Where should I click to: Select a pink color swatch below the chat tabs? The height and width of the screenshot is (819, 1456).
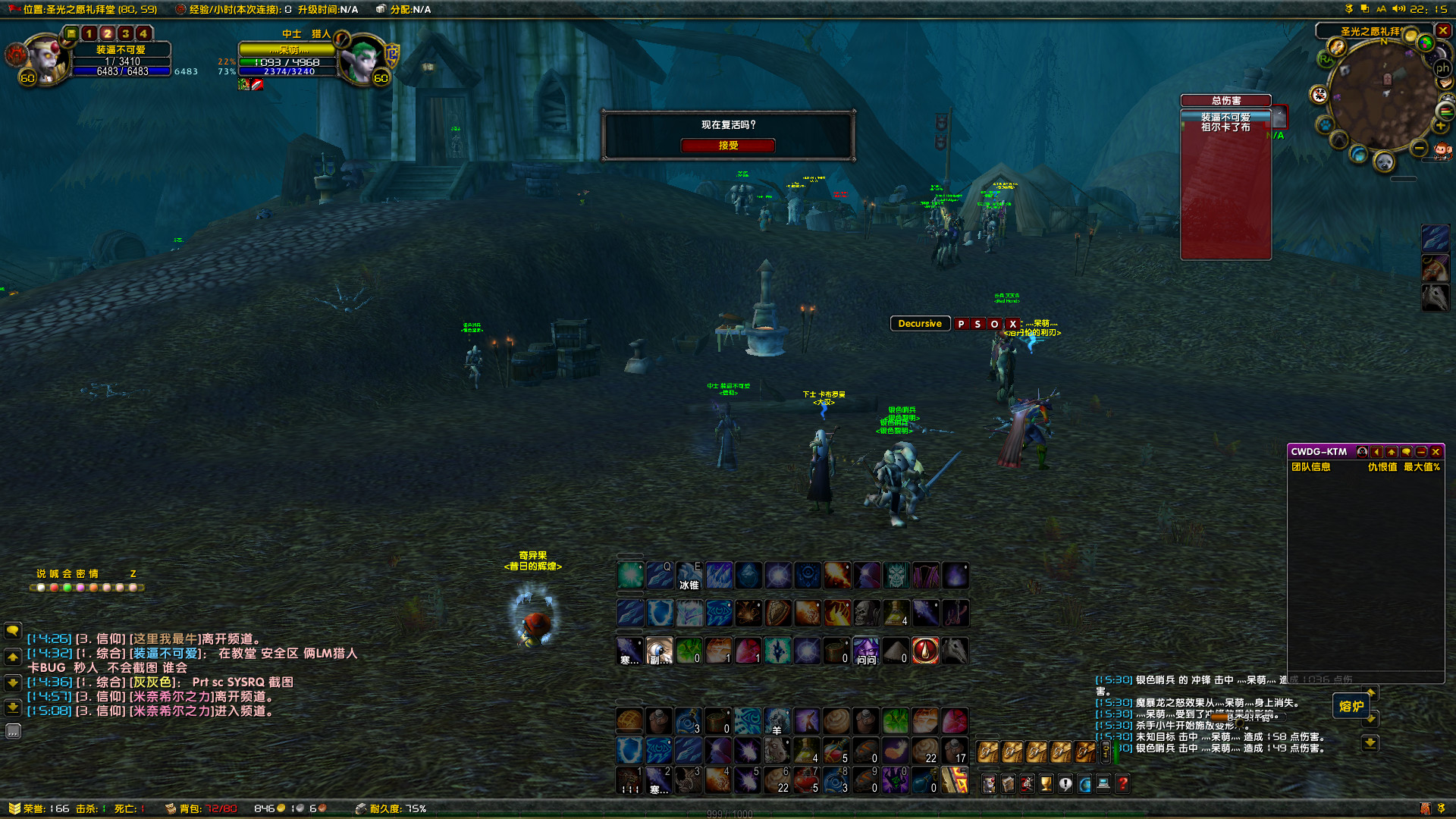80,588
